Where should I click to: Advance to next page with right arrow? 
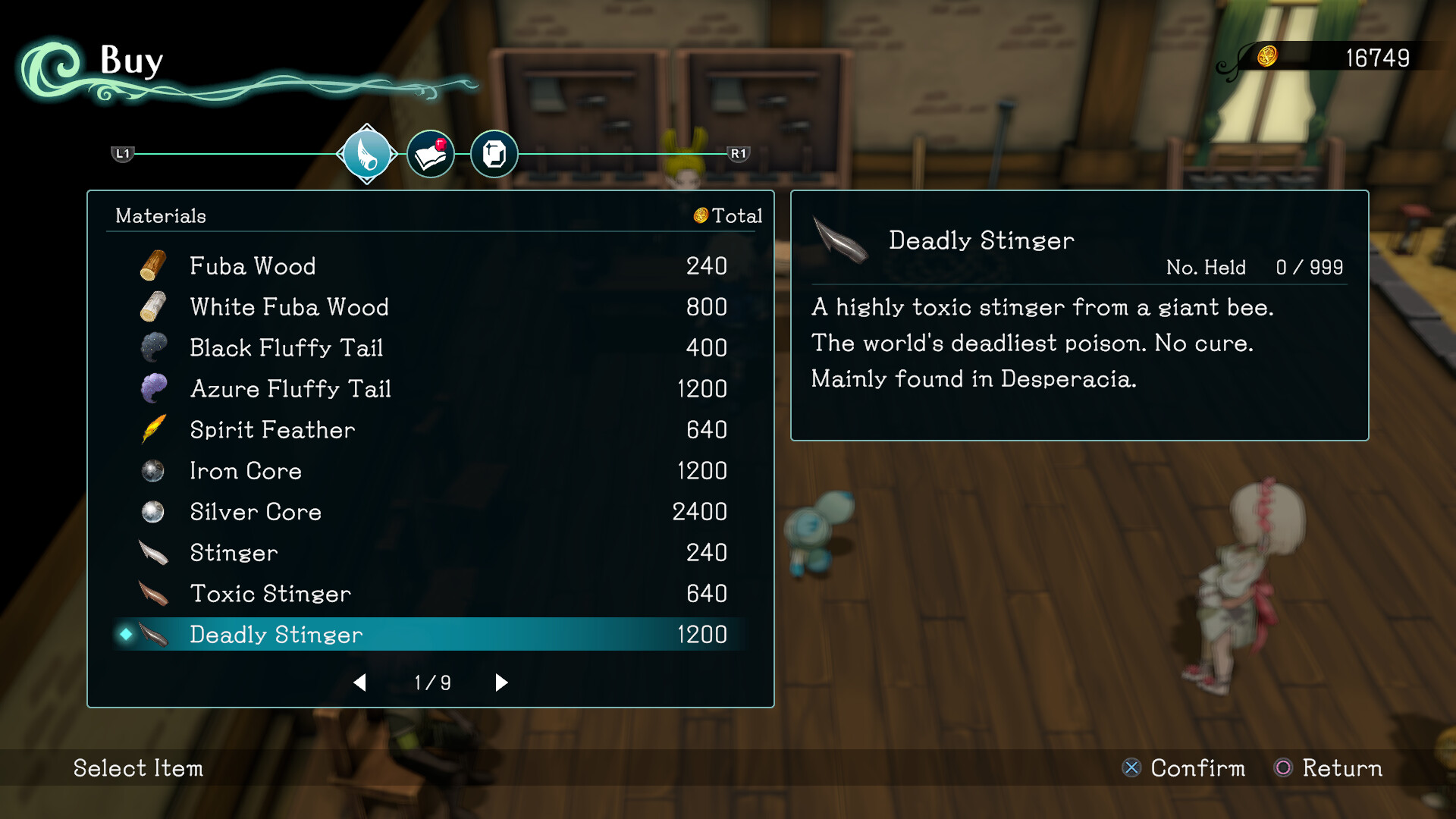500,682
